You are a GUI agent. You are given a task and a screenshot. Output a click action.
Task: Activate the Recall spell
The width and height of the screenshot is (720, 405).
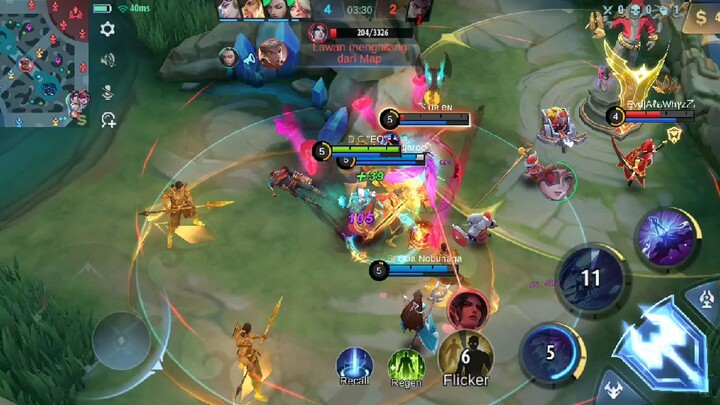click(354, 365)
